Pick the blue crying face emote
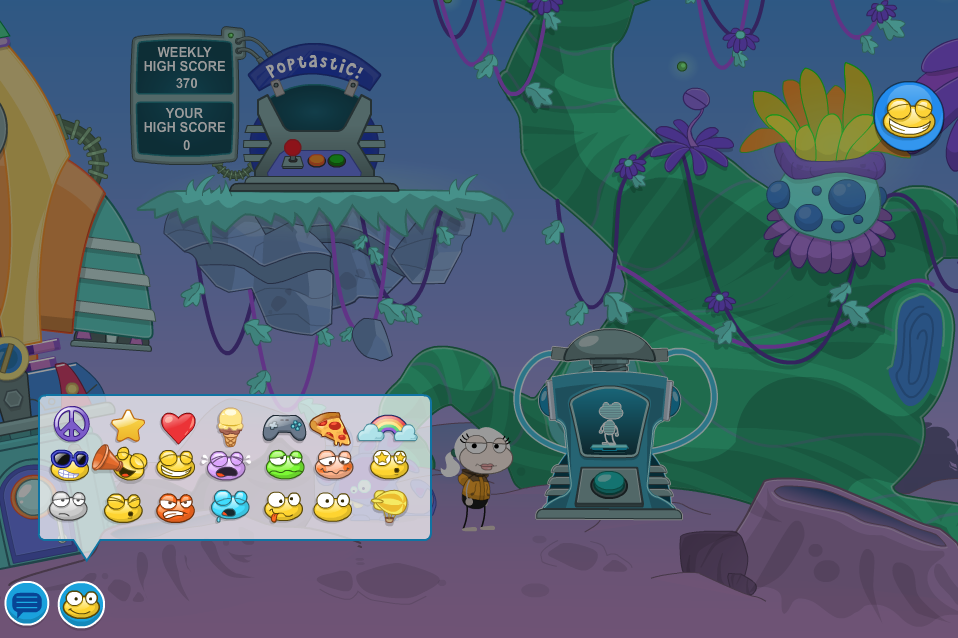 point(229,506)
